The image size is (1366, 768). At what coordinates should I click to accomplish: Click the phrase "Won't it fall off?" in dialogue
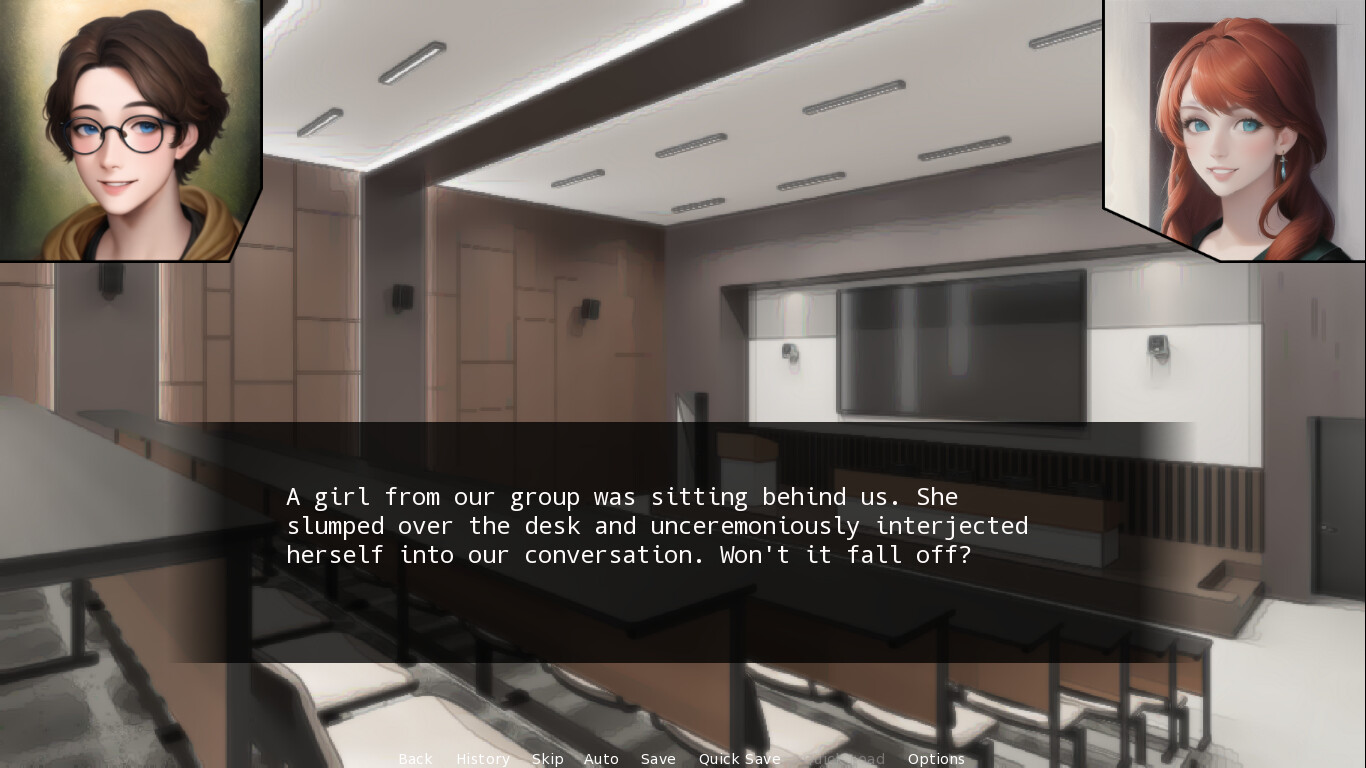845,554
